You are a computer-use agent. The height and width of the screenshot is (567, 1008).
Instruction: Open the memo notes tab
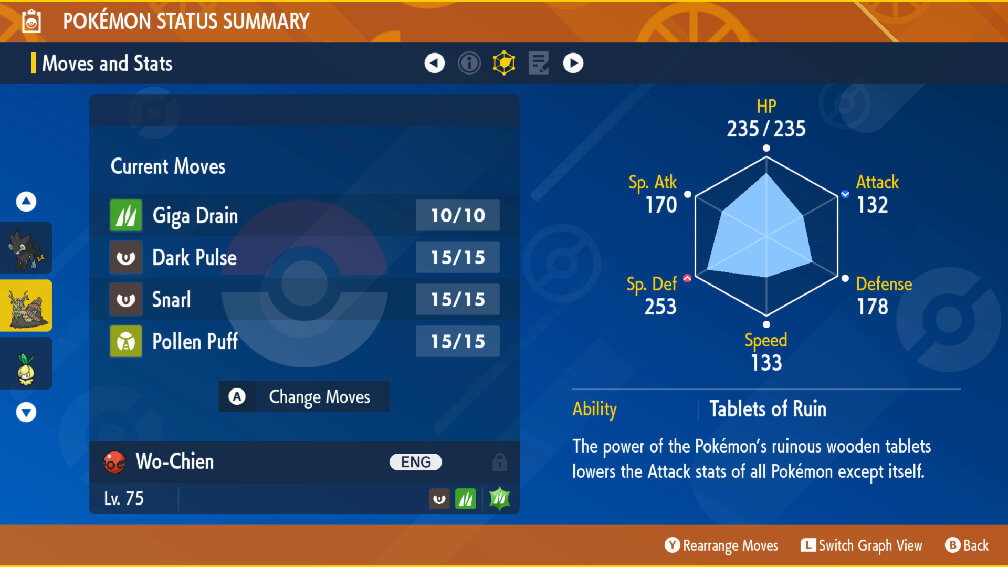point(538,64)
